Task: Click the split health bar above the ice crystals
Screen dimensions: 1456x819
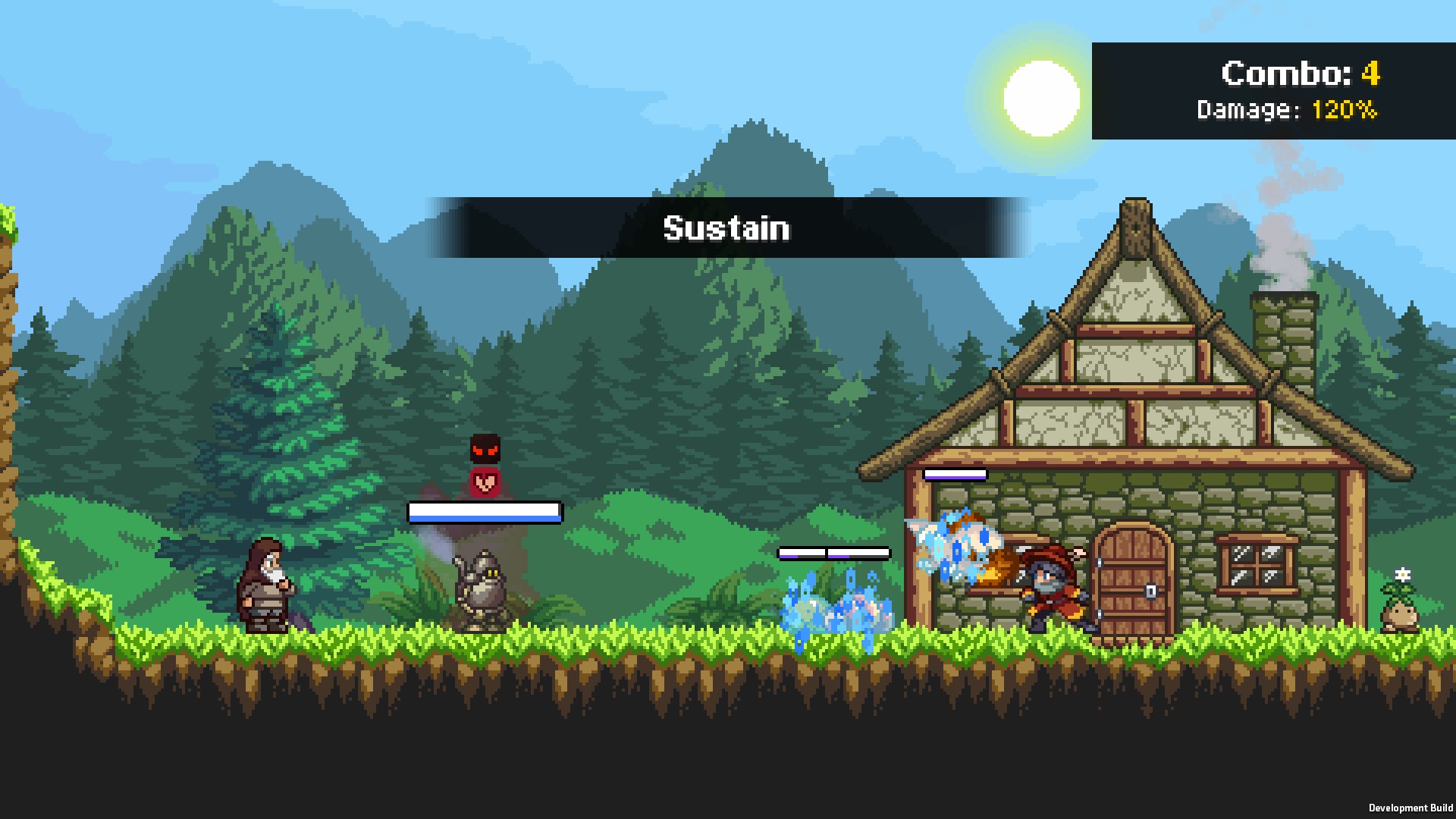Action: (834, 552)
